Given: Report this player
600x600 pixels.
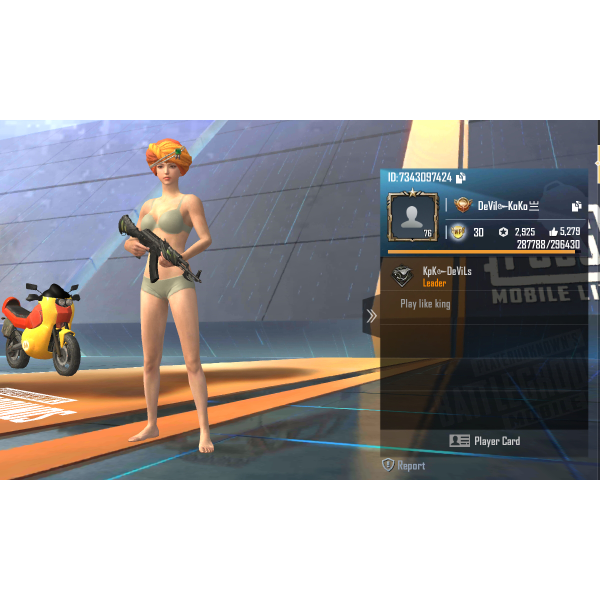Looking at the screenshot, I should pyautogui.click(x=403, y=466).
